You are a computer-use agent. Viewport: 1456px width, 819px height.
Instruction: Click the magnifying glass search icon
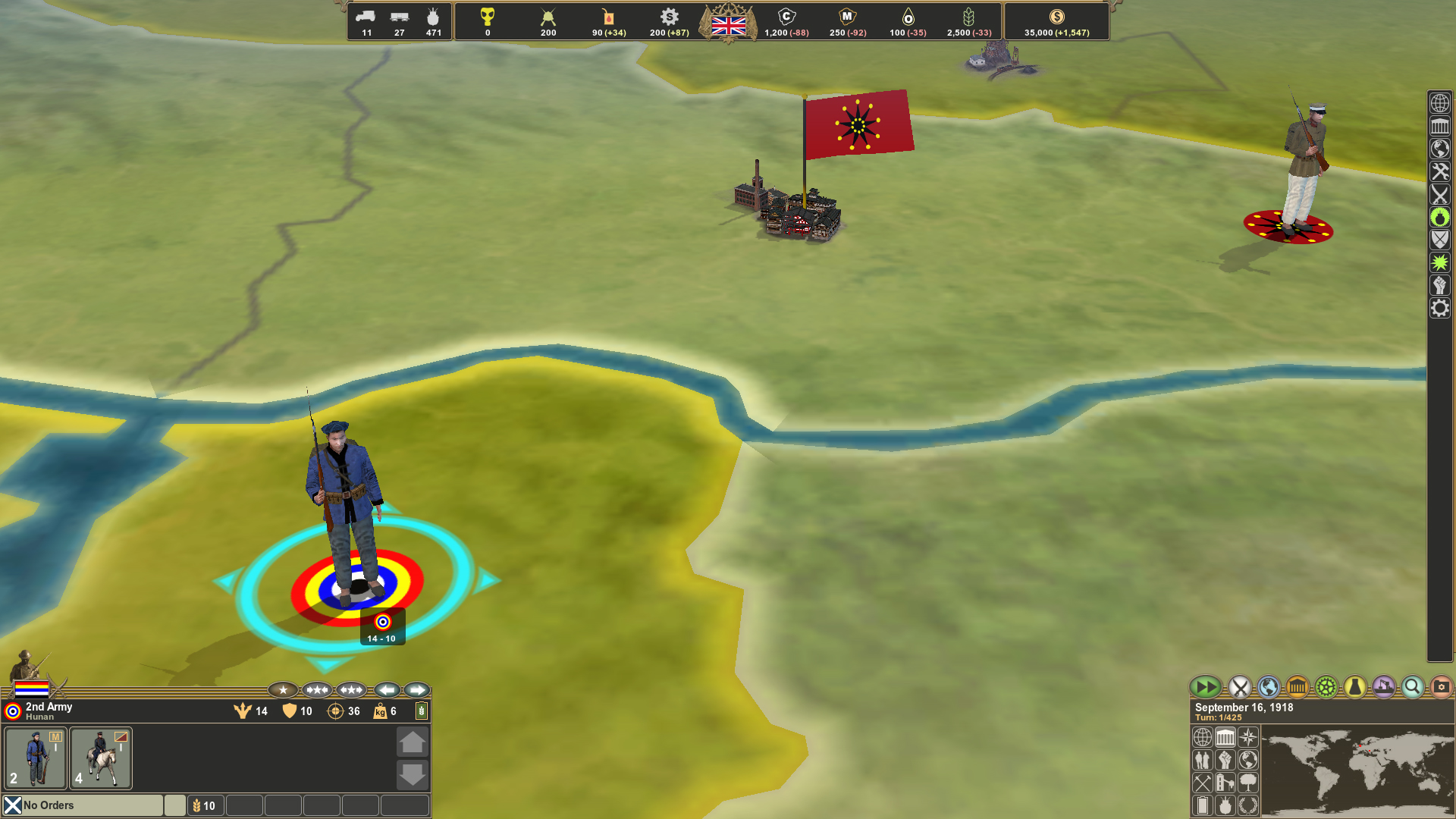[1412, 687]
